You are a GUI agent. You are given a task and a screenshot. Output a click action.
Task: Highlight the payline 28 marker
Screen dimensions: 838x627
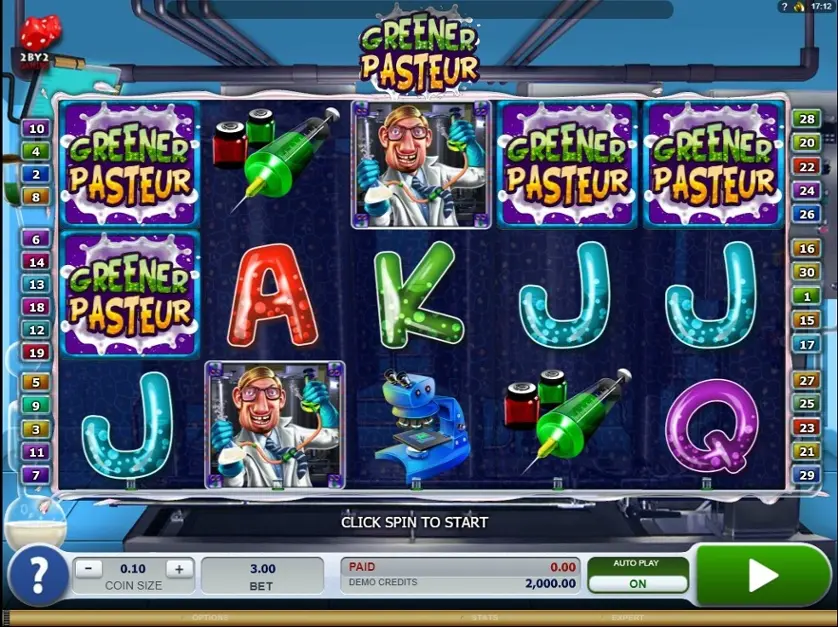pos(806,120)
